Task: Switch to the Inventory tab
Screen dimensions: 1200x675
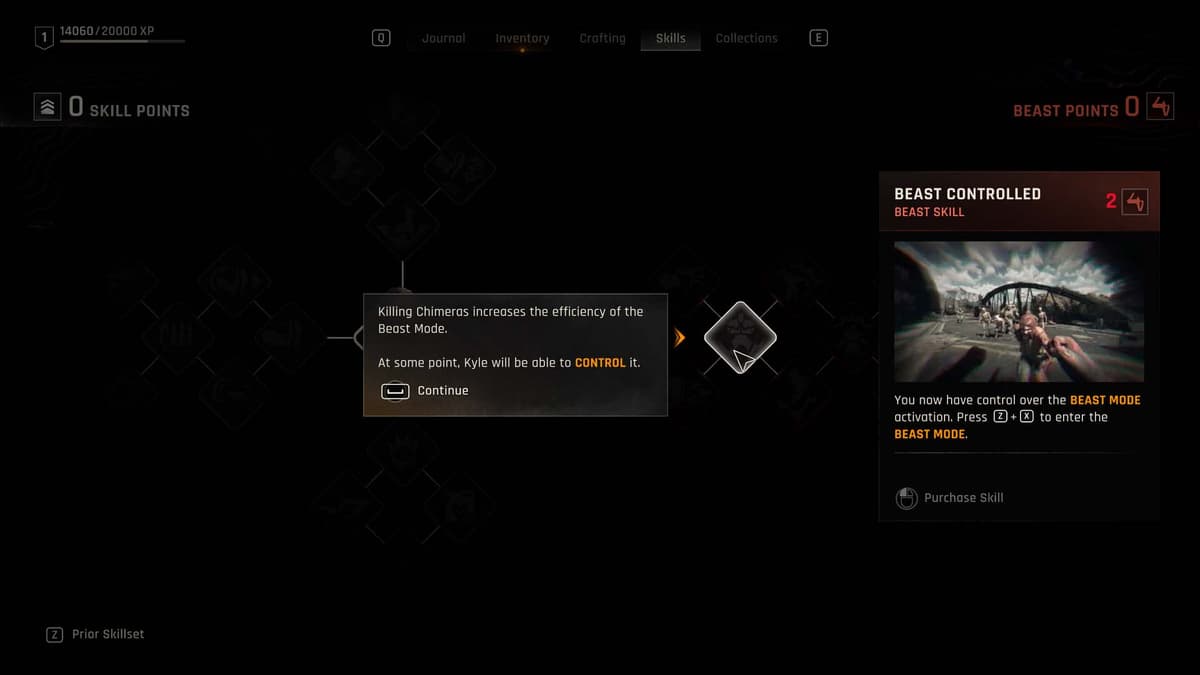Action: pyautogui.click(x=522, y=38)
